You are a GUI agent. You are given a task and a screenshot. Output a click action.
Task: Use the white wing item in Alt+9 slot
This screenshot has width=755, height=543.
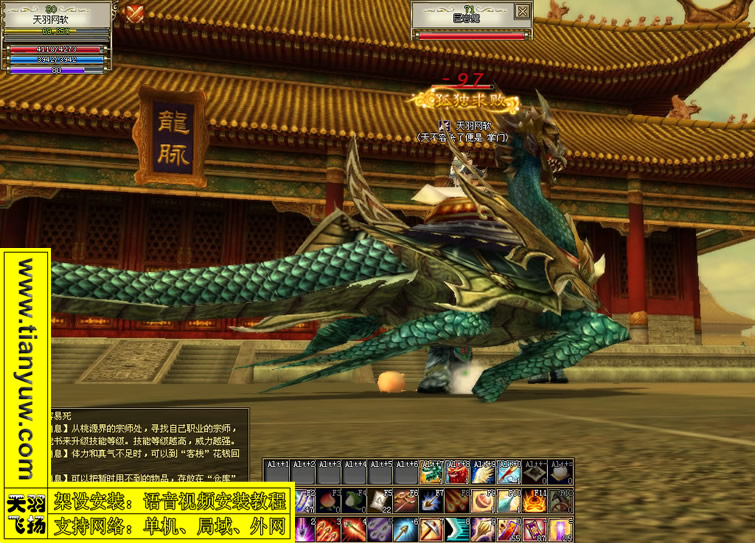[483, 474]
